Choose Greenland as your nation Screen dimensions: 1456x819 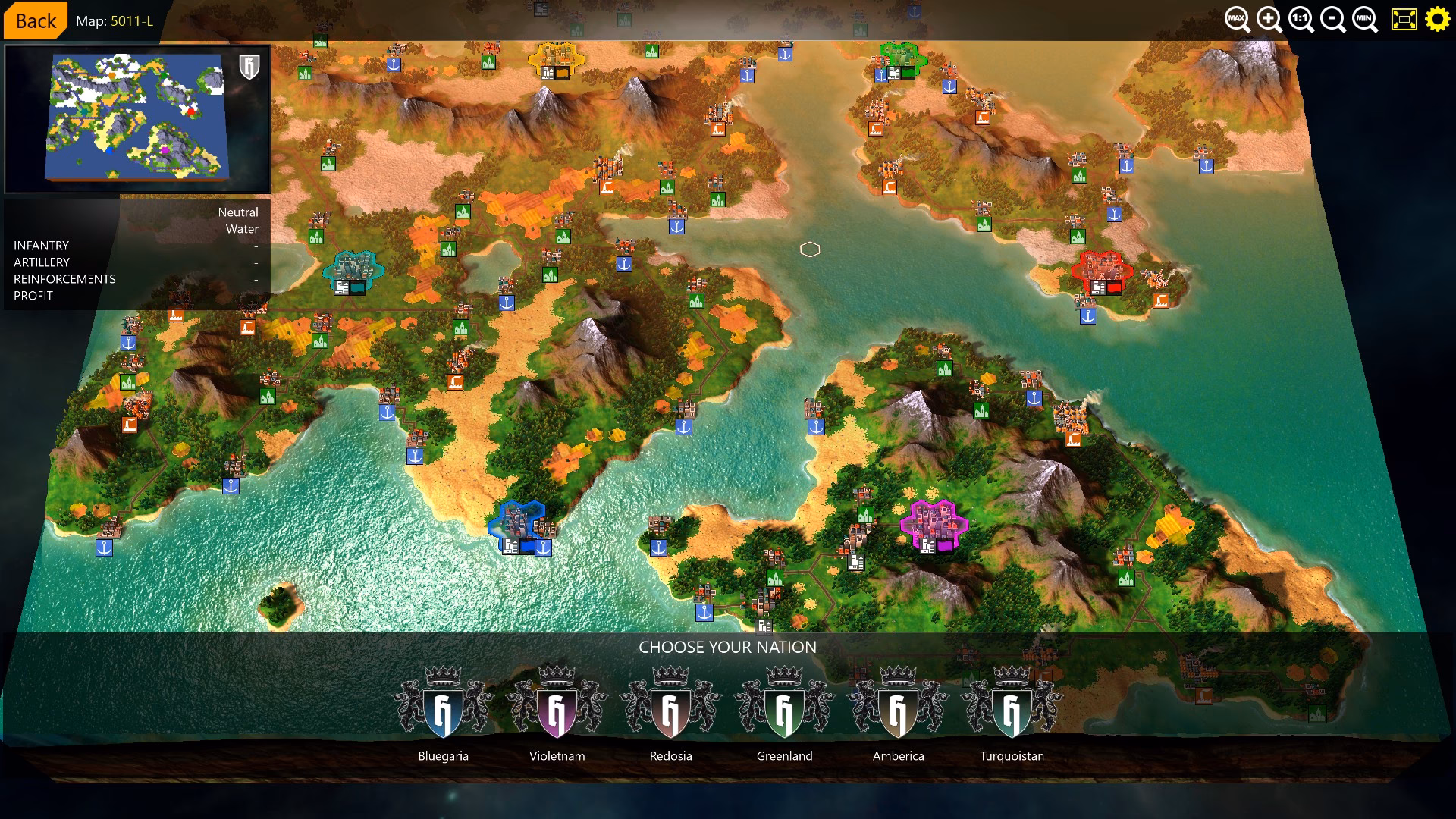click(784, 711)
